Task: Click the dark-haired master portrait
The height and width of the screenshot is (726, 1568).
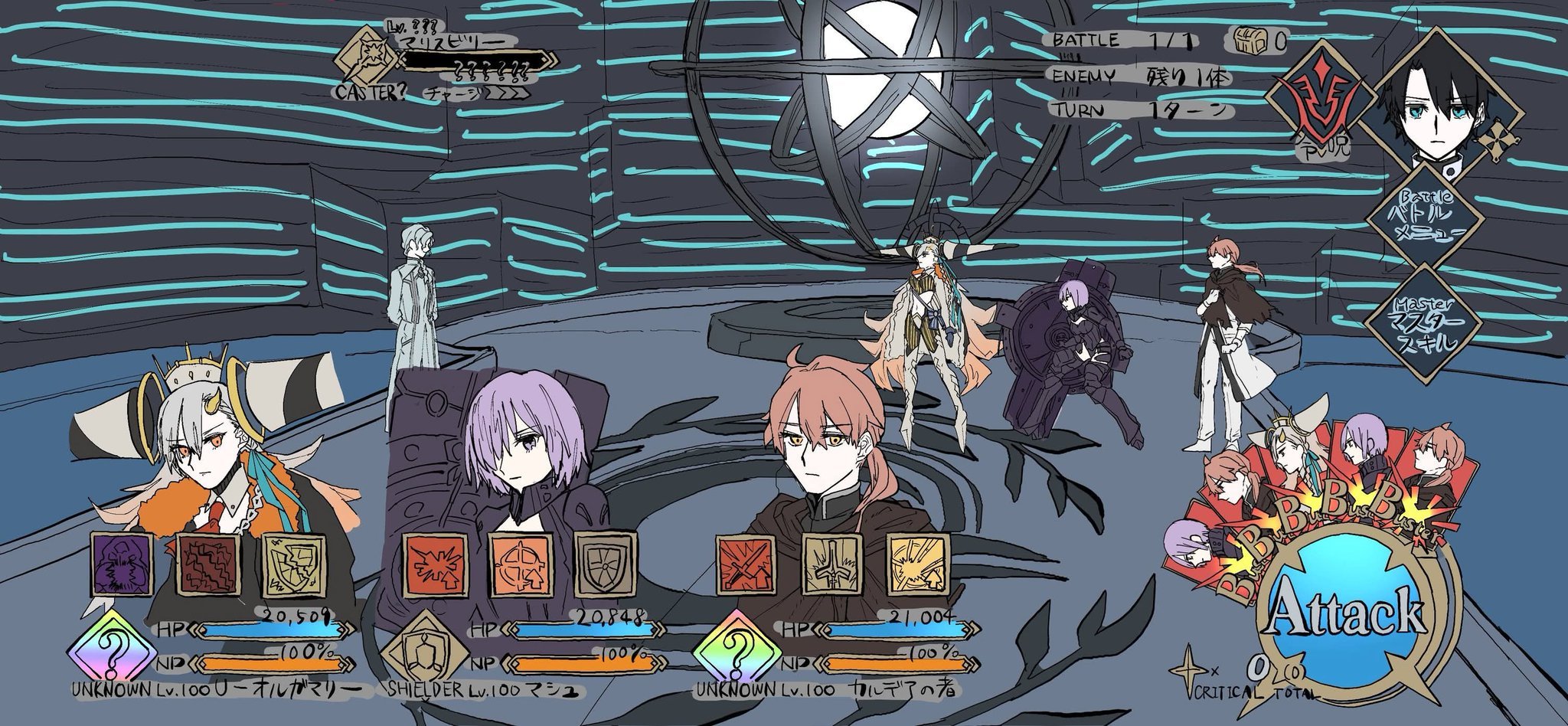Action: (x=1430, y=98)
